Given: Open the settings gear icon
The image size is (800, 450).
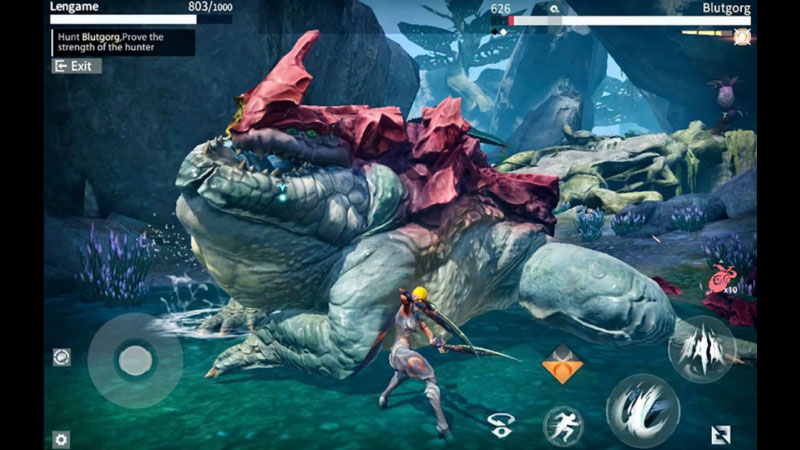Looking at the screenshot, I should tap(61, 438).
